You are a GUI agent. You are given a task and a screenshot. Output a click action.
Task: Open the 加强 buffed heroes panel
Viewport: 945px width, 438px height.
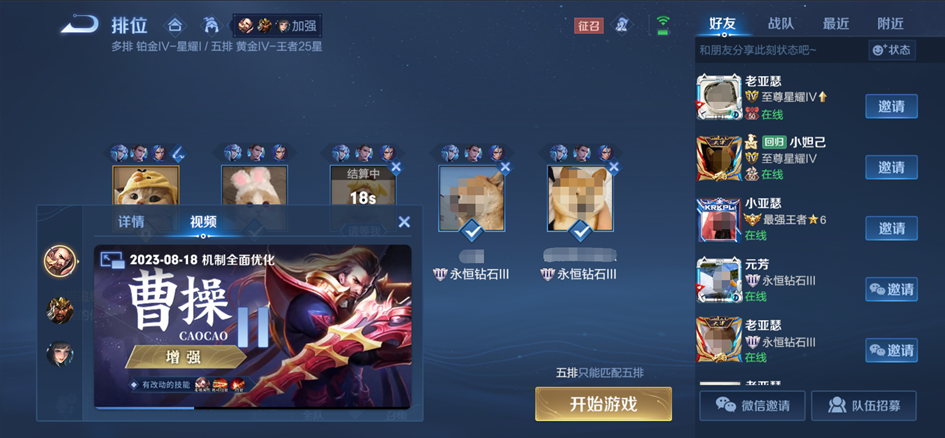click(279, 25)
